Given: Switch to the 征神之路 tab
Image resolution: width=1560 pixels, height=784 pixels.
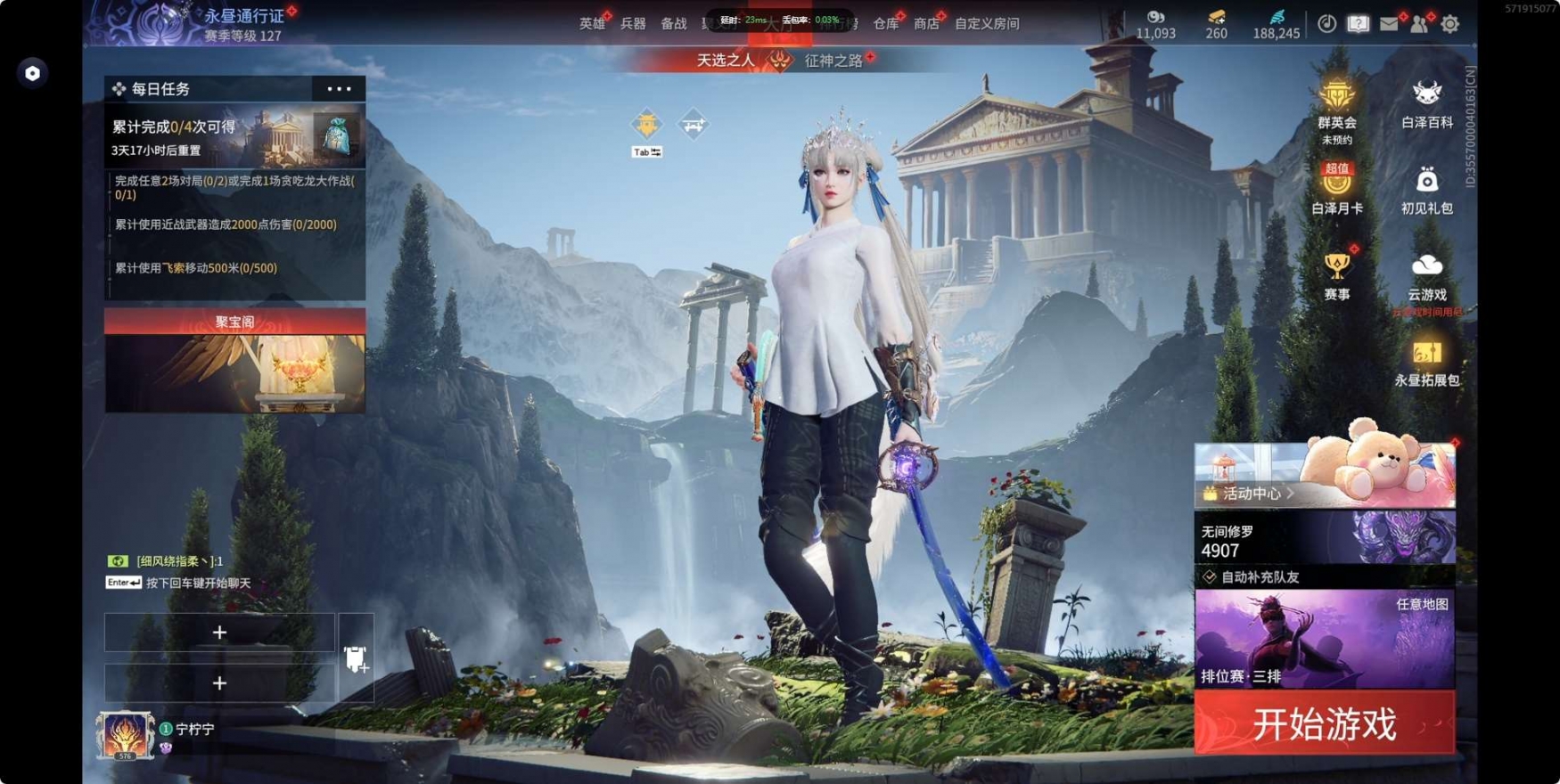Looking at the screenshot, I should coord(833,61).
